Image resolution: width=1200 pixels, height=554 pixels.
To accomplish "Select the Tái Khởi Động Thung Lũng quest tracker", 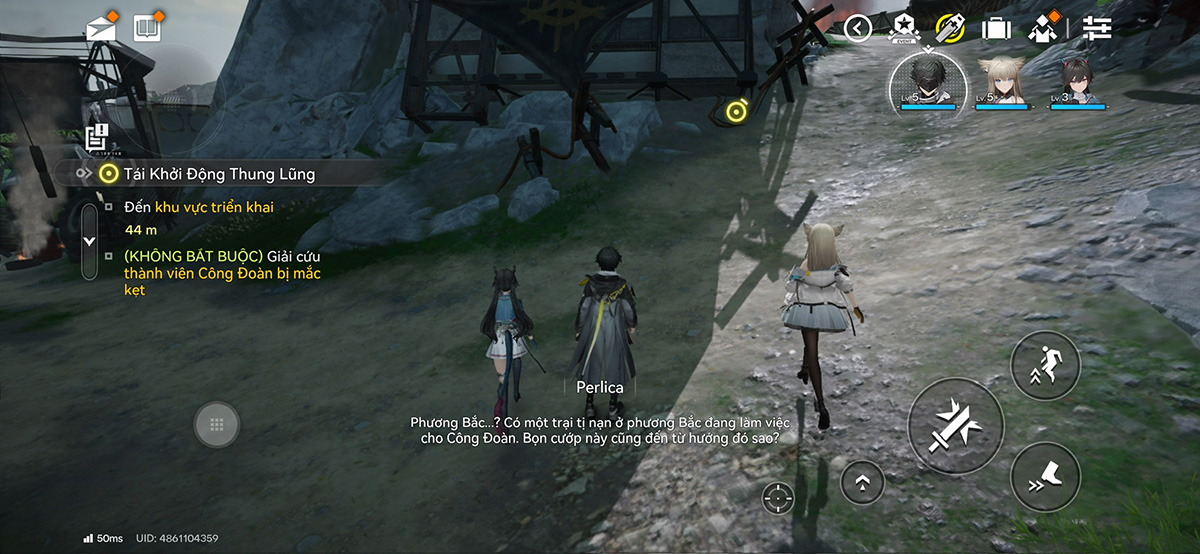I will pos(219,174).
